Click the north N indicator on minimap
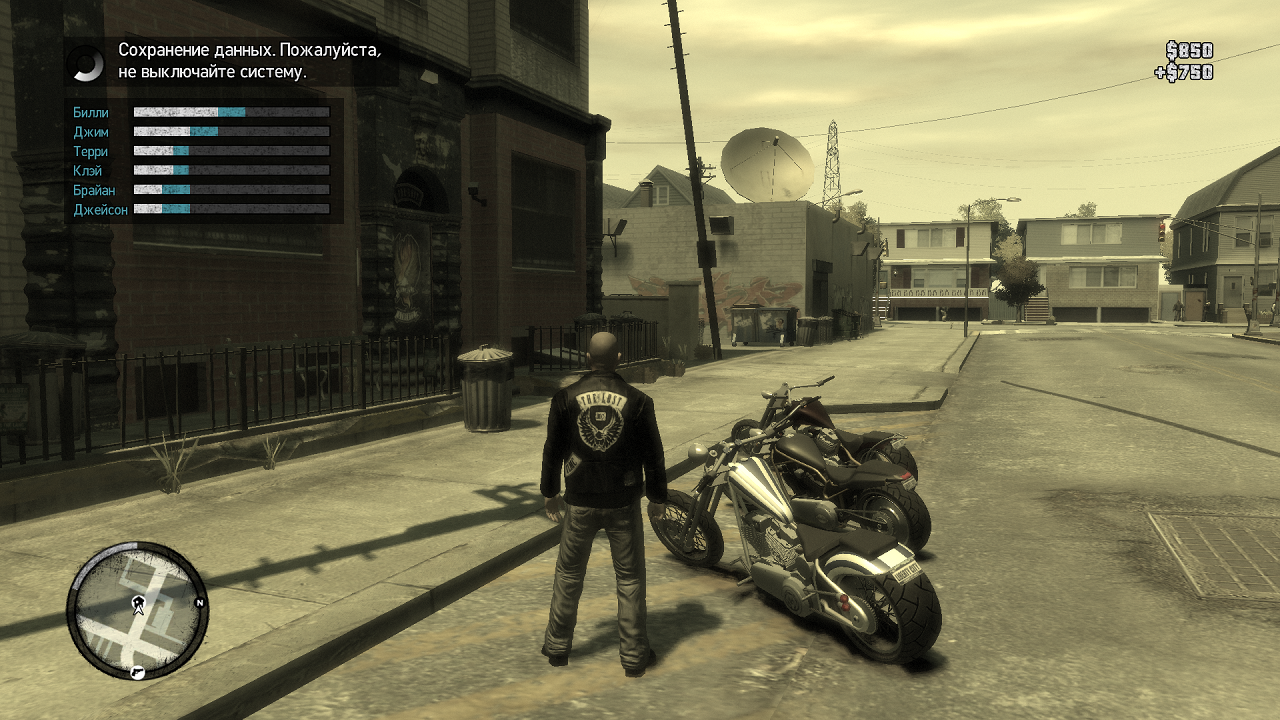Image resolution: width=1280 pixels, height=720 pixels. (x=200, y=604)
